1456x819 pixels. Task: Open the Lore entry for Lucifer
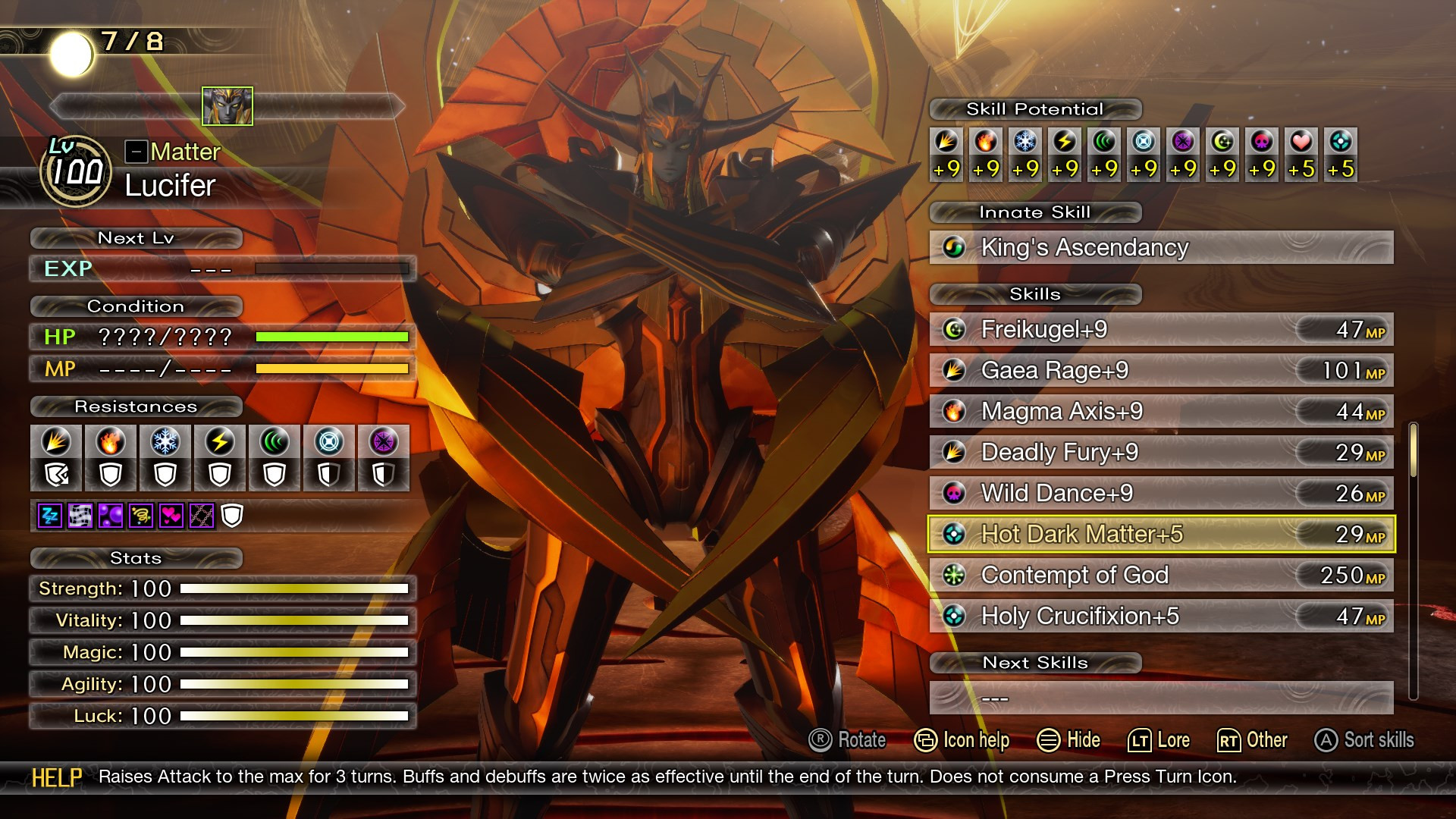(1160, 740)
